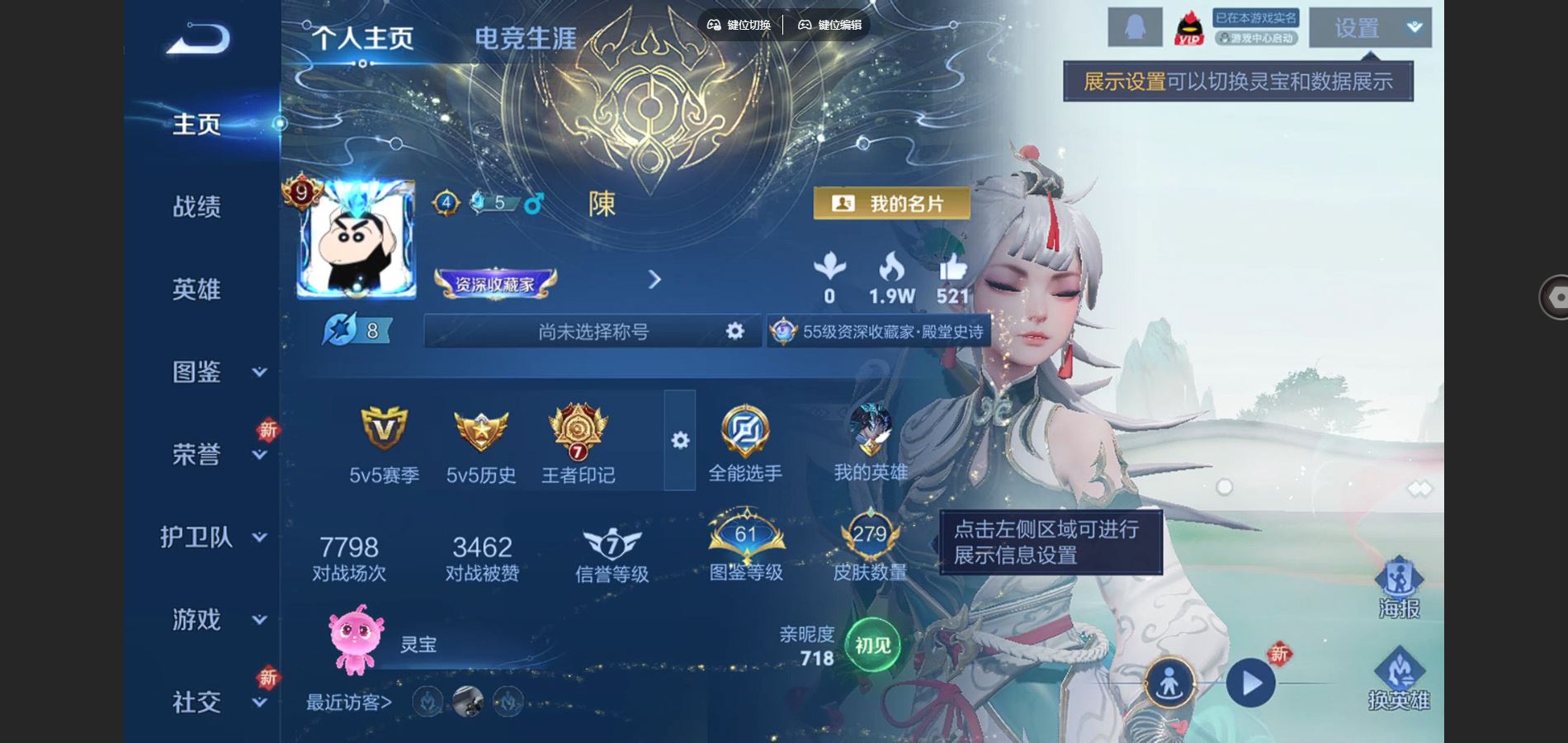
Task: Expand the 荣誉 sidebar menu
Action: (x=259, y=455)
